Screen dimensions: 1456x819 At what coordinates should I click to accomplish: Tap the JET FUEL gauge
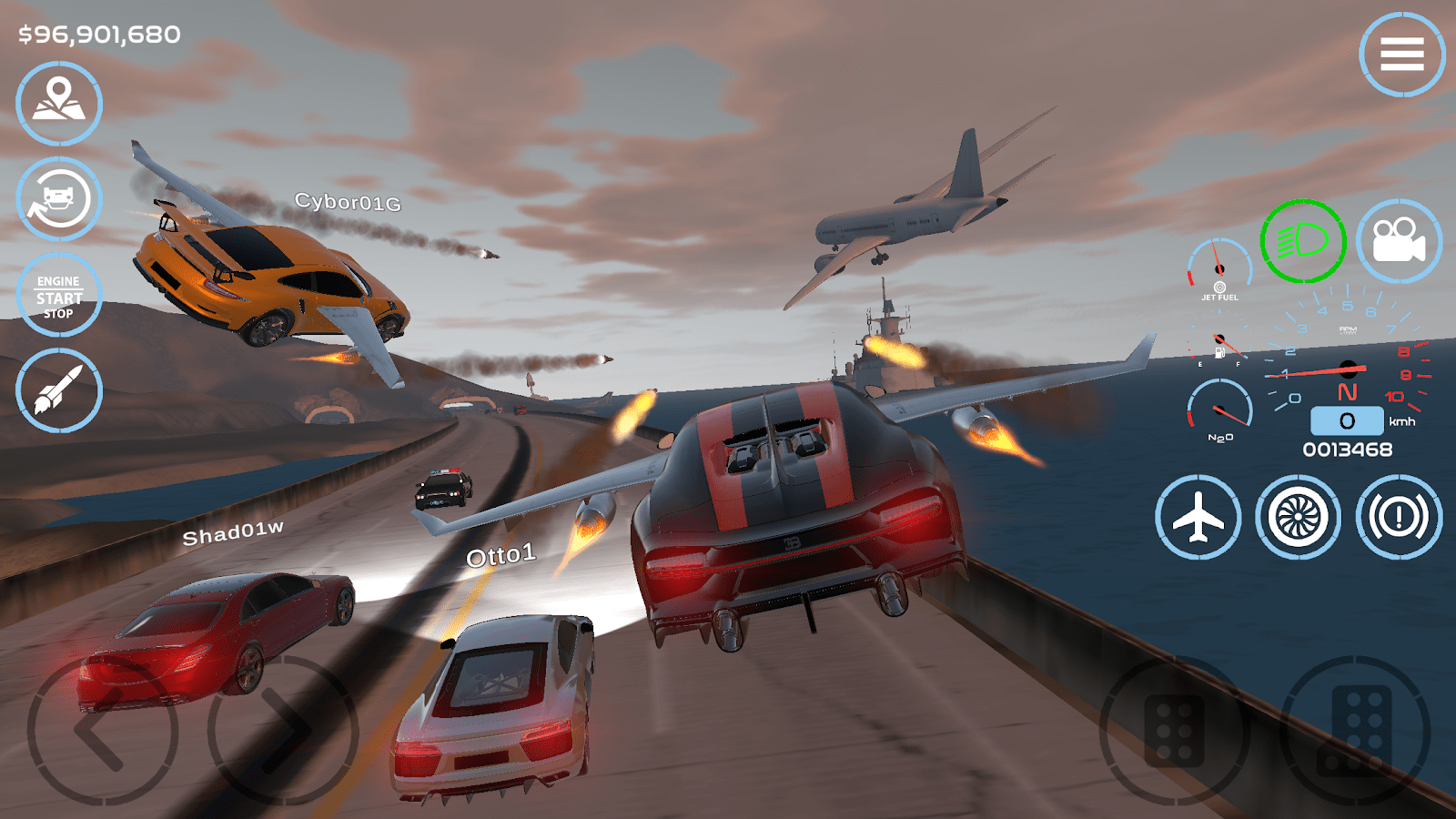coord(1219,268)
